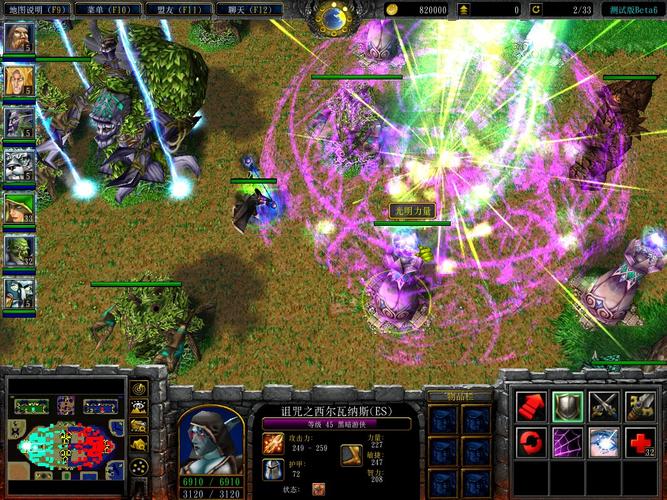Open the red cross hero skills

pyautogui.click(x=640, y=440)
